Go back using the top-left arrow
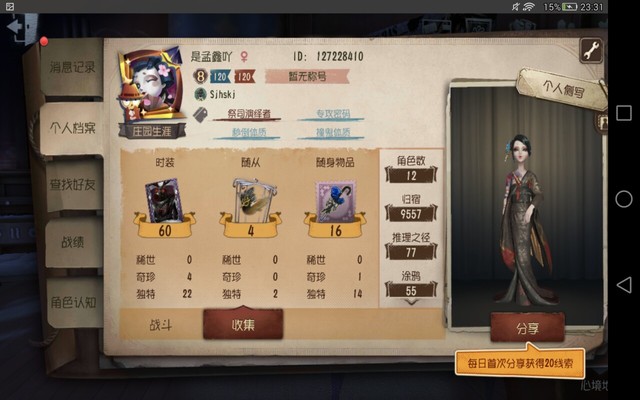This screenshot has width=640, height=400. click(16, 28)
